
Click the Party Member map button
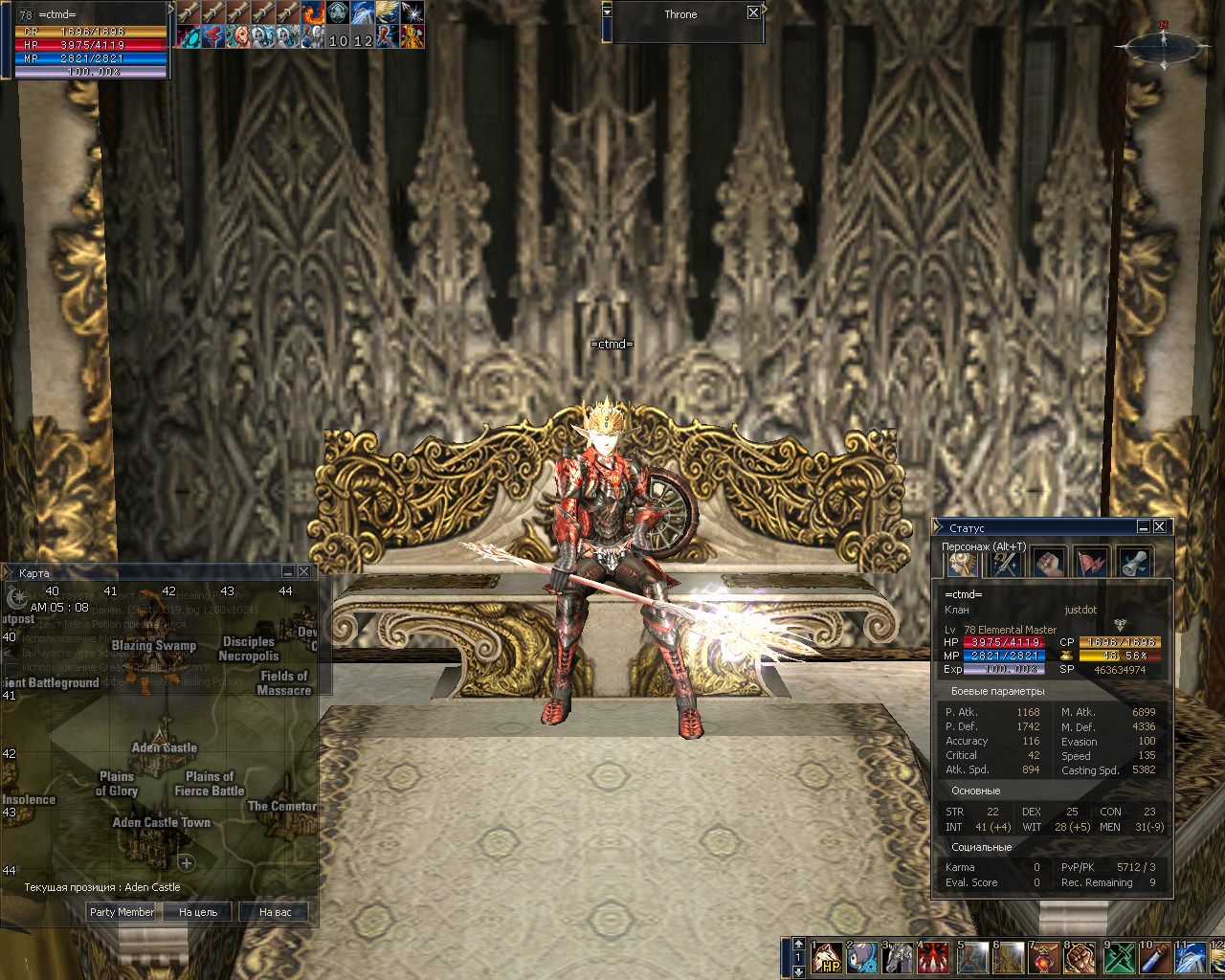click(x=122, y=912)
